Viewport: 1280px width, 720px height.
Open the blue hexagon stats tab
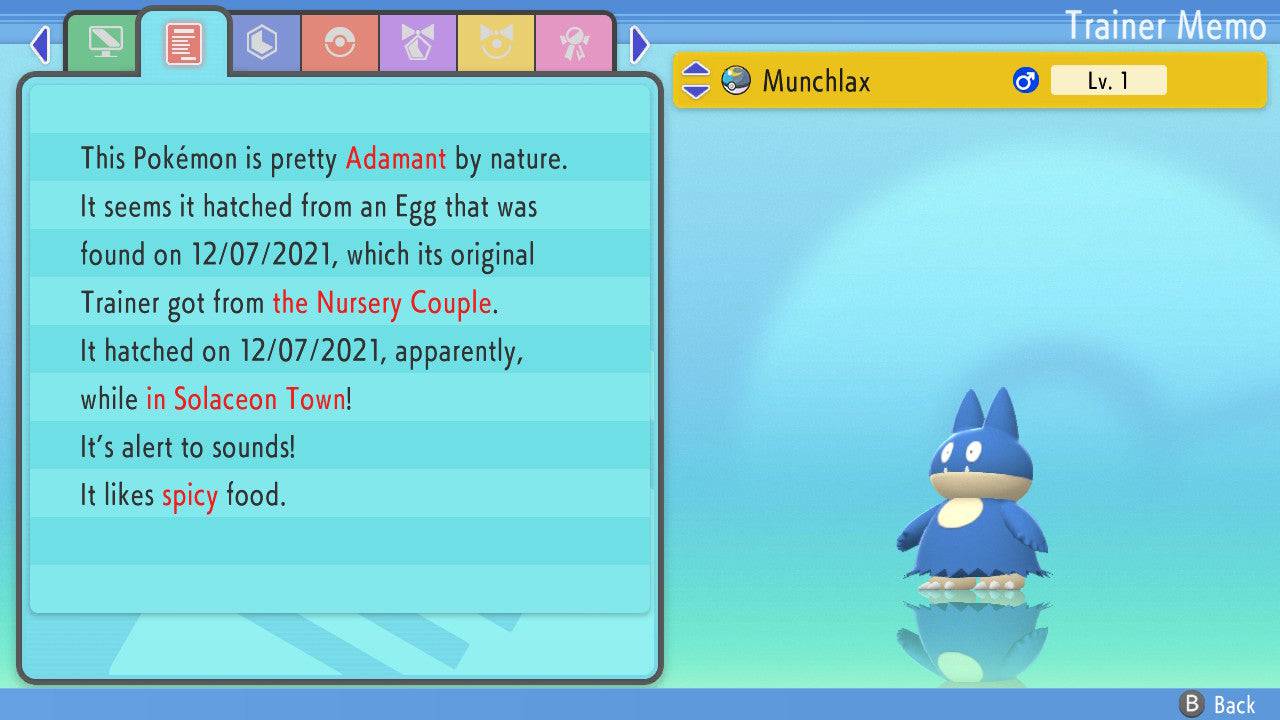262,43
